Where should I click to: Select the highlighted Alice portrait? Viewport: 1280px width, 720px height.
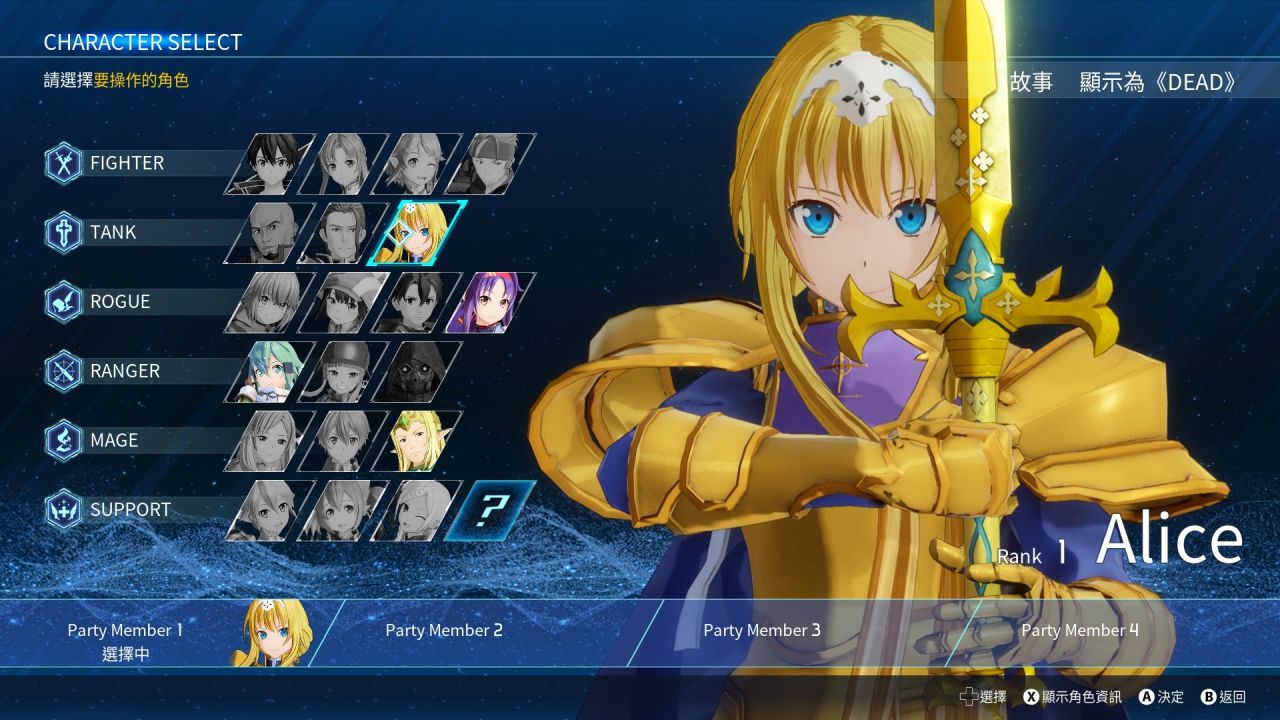coord(418,233)
